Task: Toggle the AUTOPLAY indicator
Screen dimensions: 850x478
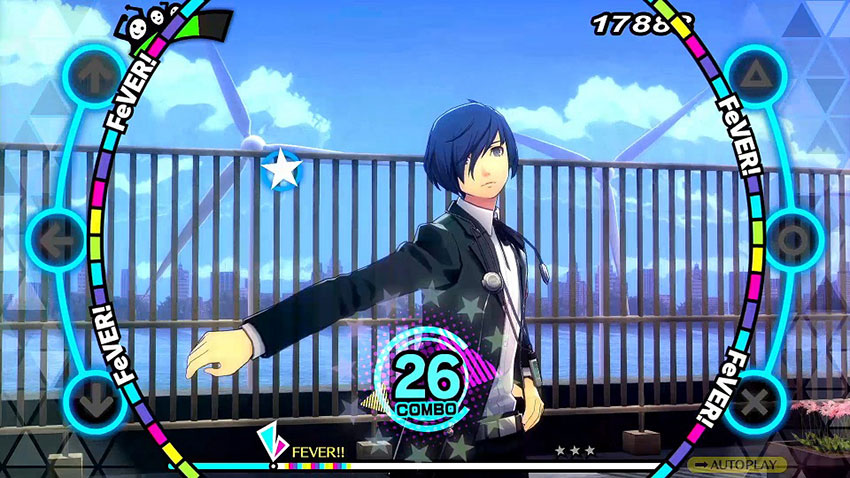Action: click(742, 465)
